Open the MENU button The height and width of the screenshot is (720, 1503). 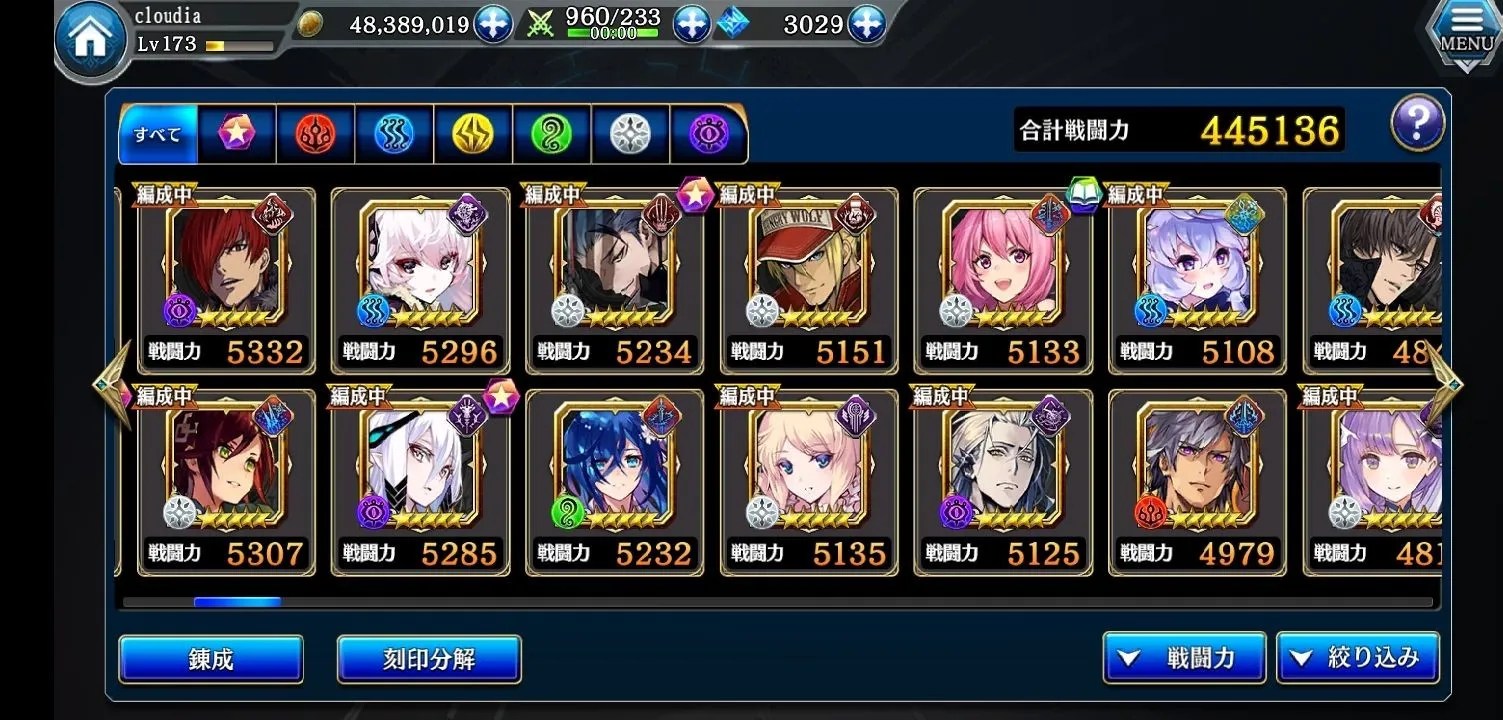[1465, 33]
